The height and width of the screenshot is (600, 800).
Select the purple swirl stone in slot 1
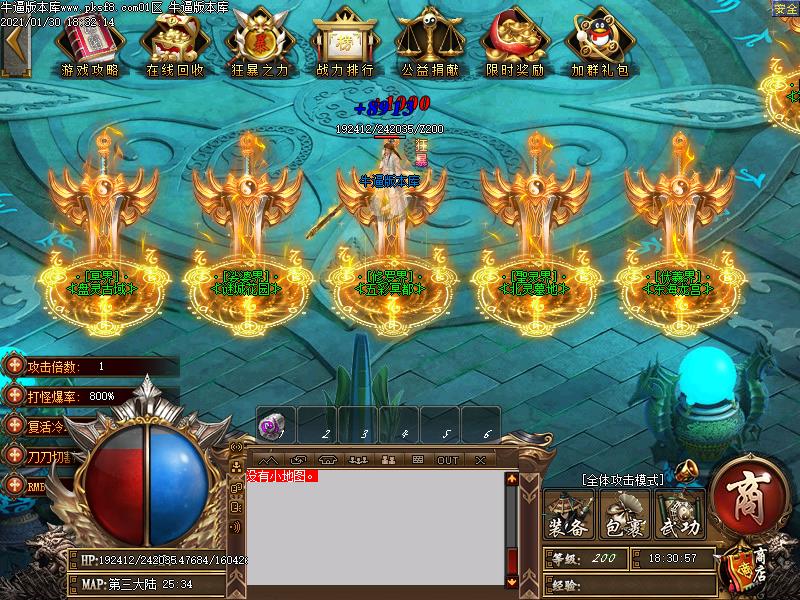[268, 427]
